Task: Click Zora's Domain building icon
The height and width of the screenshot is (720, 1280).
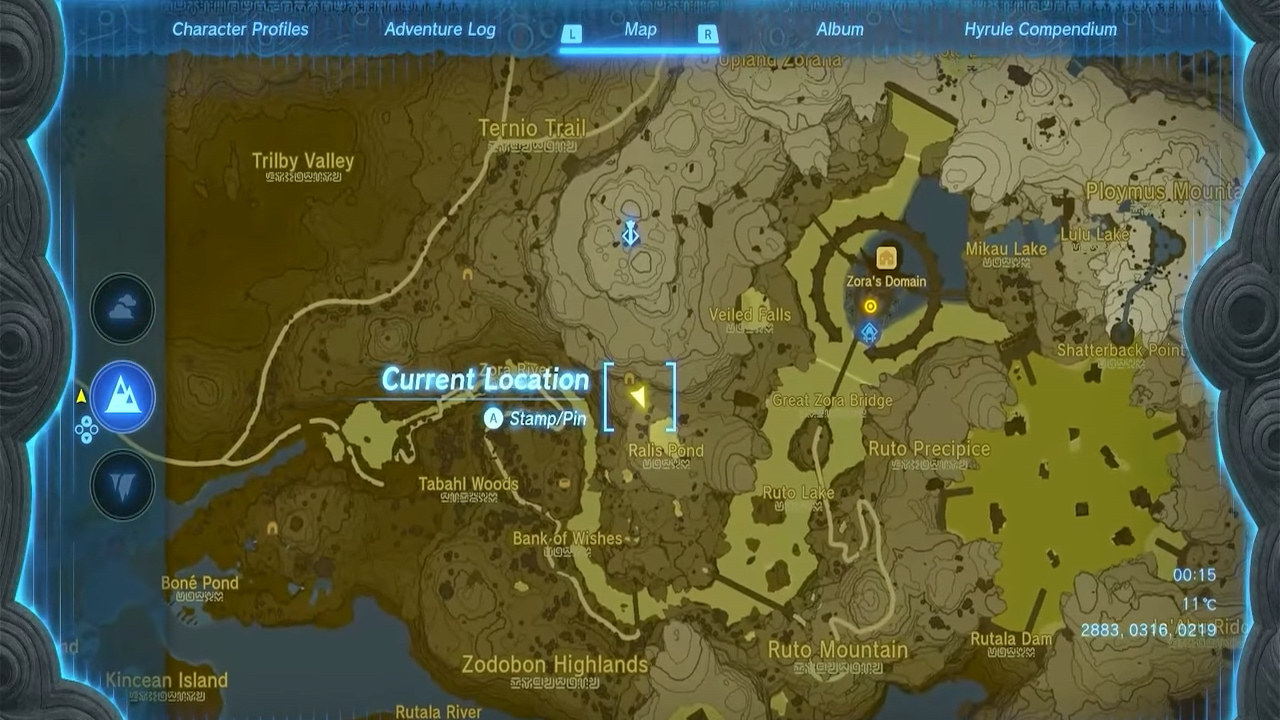Action: pos(888,258)
